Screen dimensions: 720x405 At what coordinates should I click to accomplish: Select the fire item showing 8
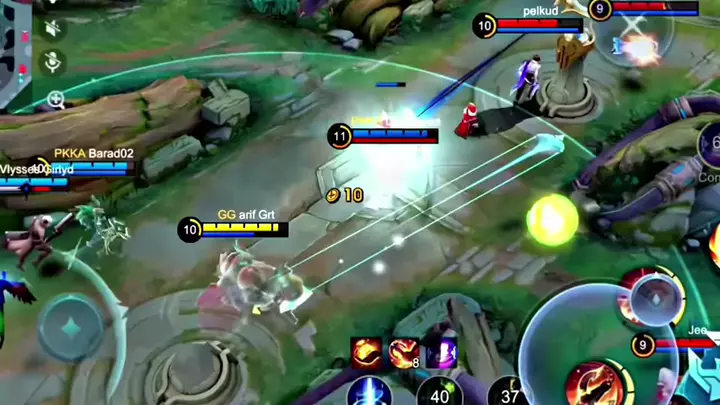[x=404, y=352]
